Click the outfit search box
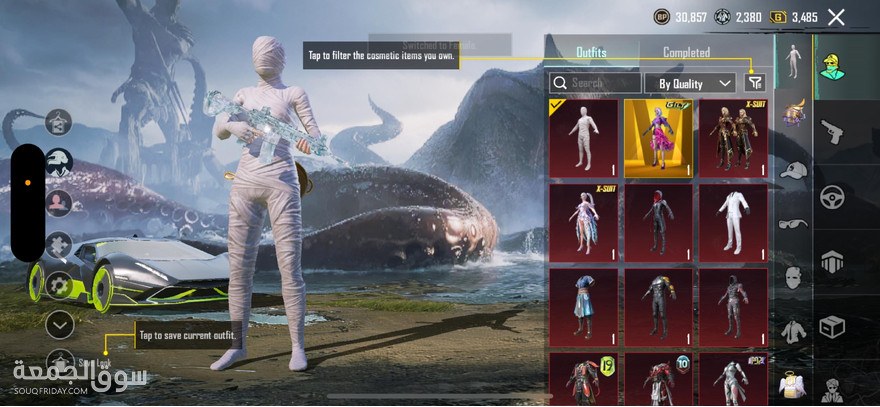This screenshot has height=407, width=880. pyautogui.click(x=596, y=83)
